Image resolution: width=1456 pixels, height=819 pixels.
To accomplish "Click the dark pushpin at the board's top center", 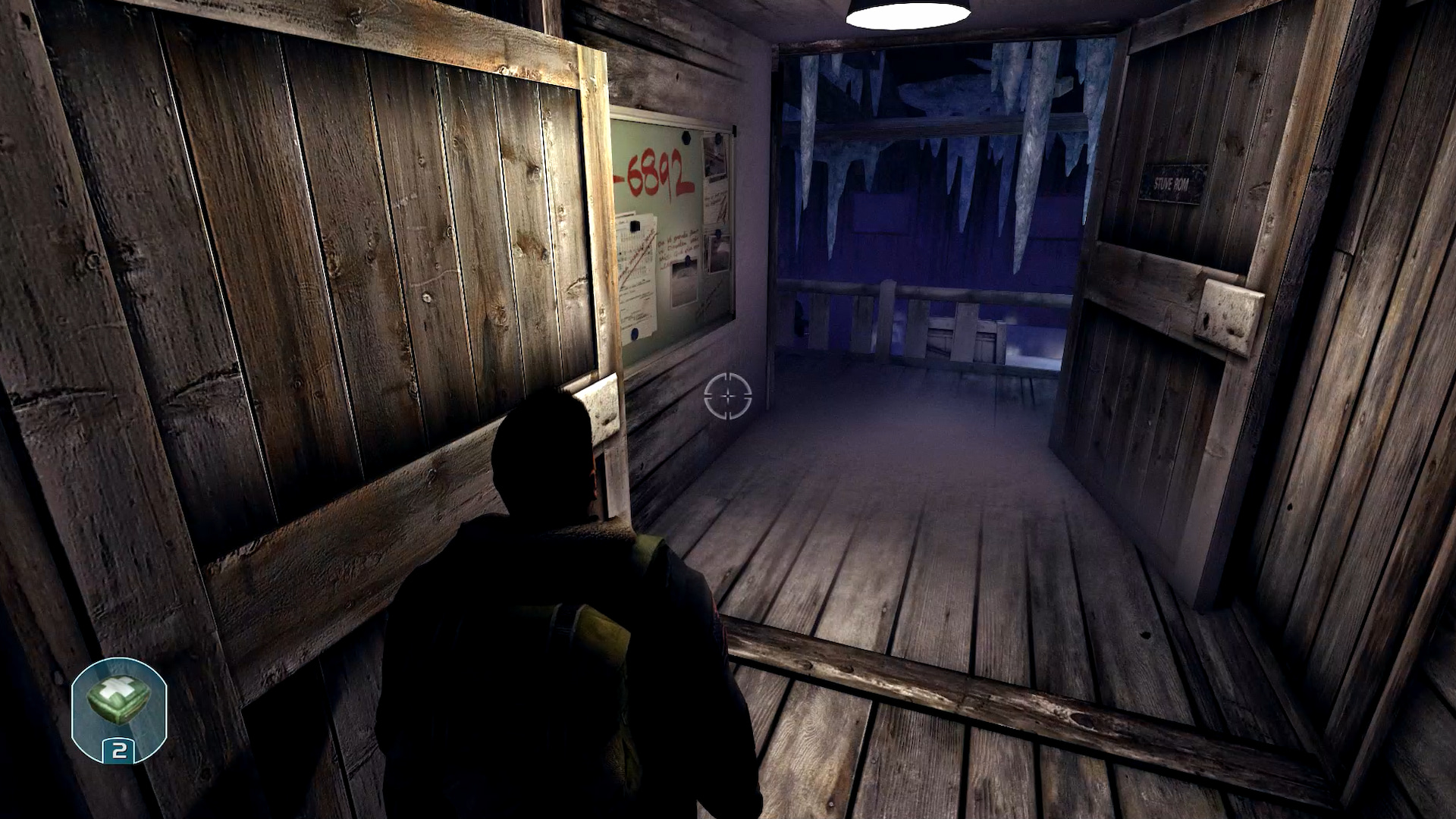I will 686,139.
